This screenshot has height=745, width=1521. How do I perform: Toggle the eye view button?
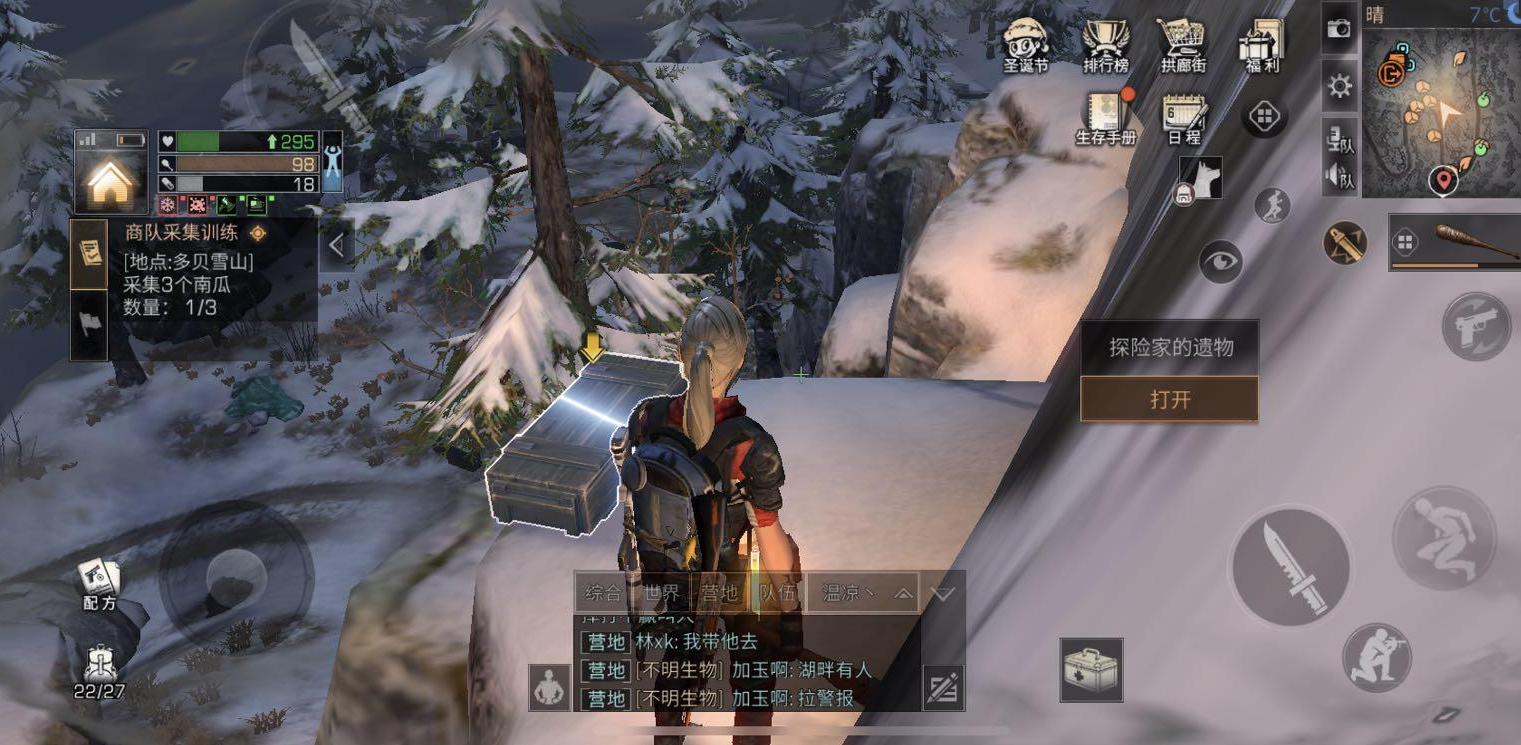(x=1221, y=262)
